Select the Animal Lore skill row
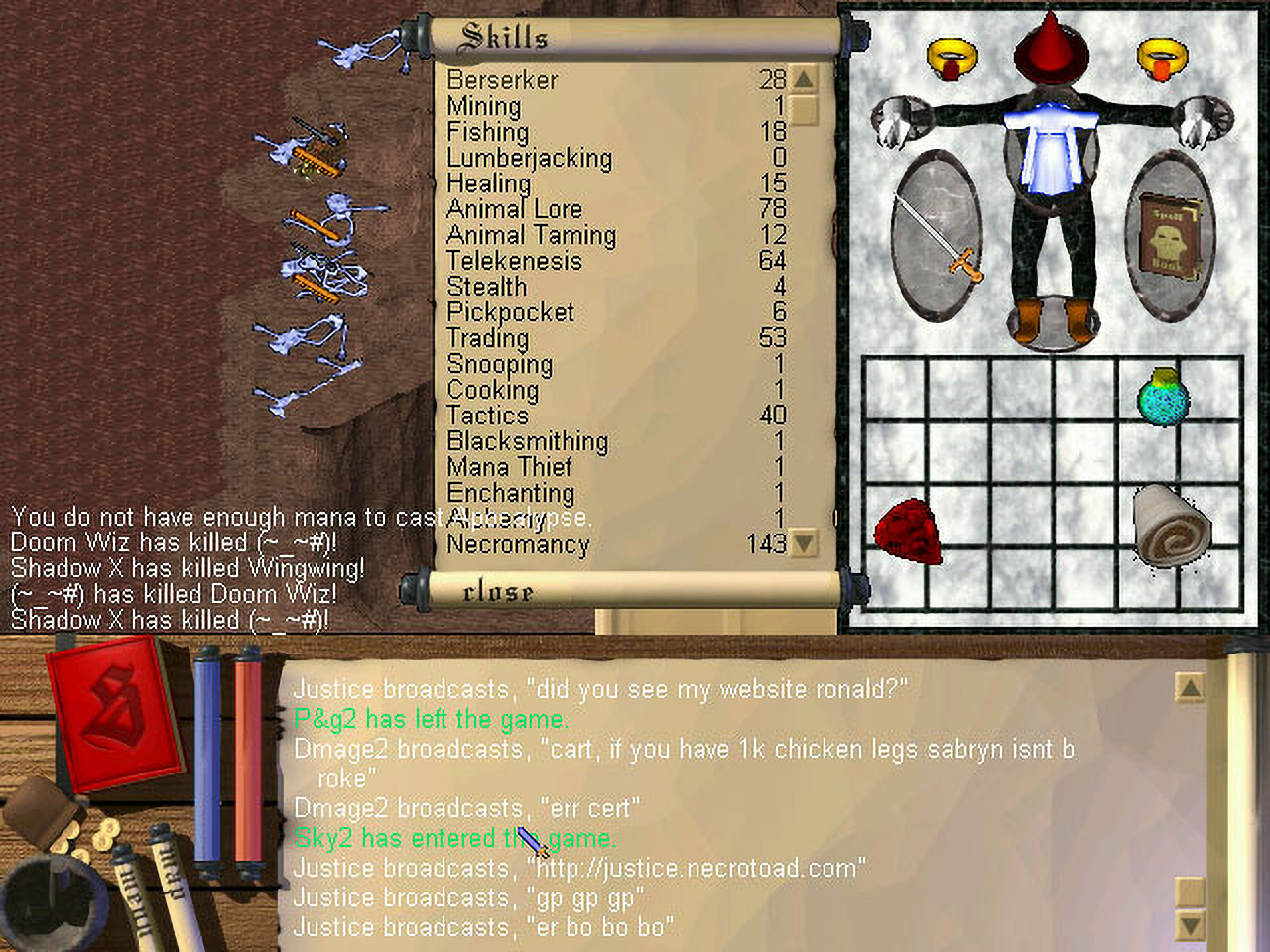This screenshot has height=952, width=1270. click(x=514, y=209)
